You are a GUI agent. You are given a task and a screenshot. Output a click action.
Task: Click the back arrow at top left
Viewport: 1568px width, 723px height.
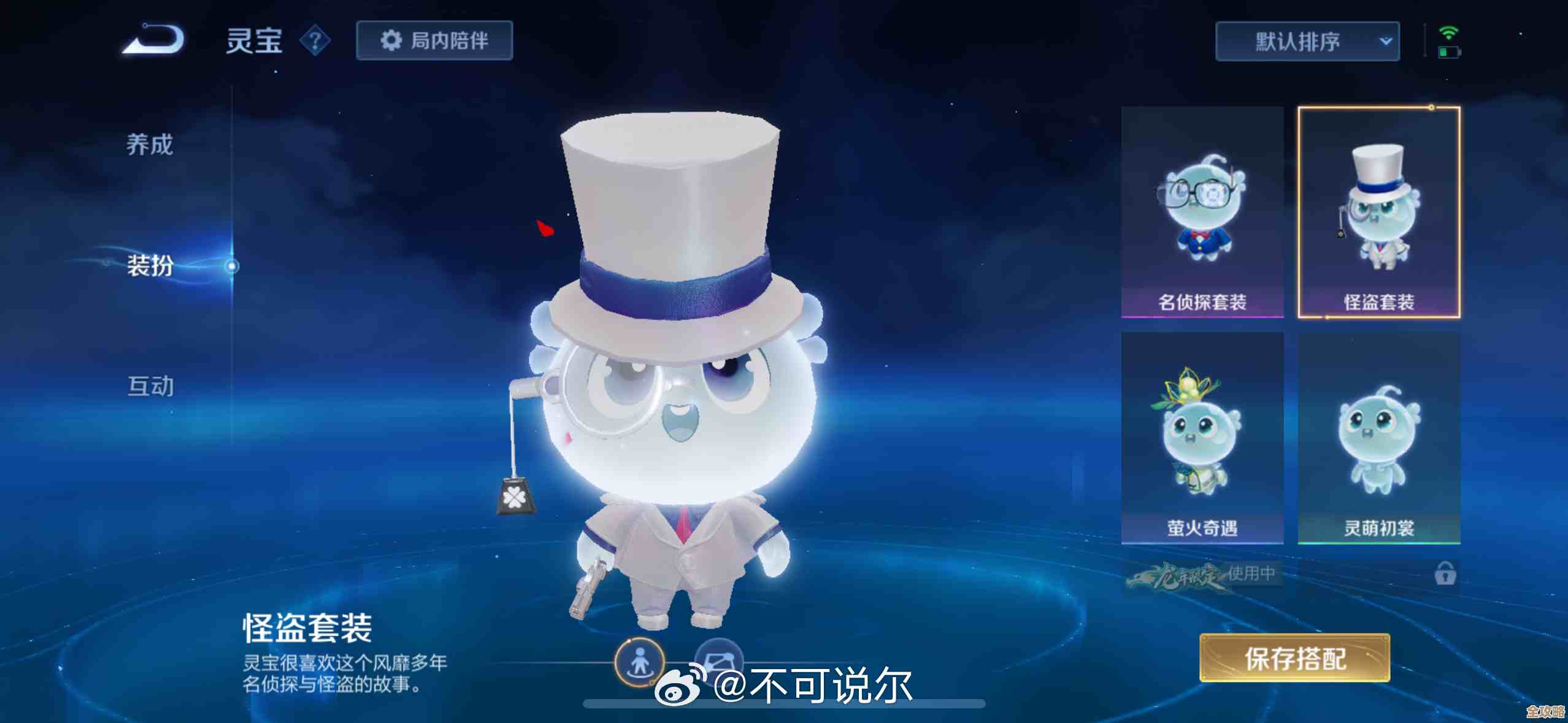152,39
